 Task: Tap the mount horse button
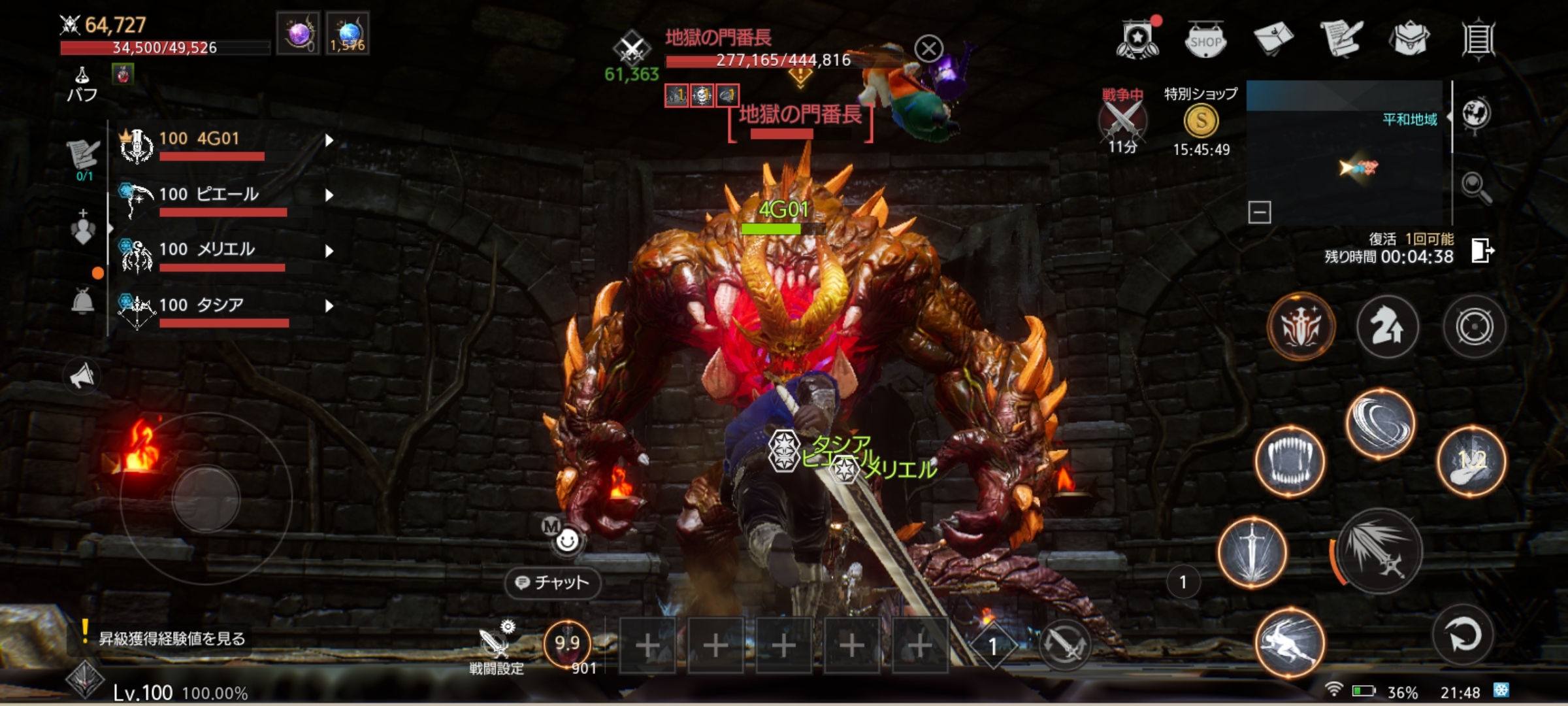[x=1388, y=326]
